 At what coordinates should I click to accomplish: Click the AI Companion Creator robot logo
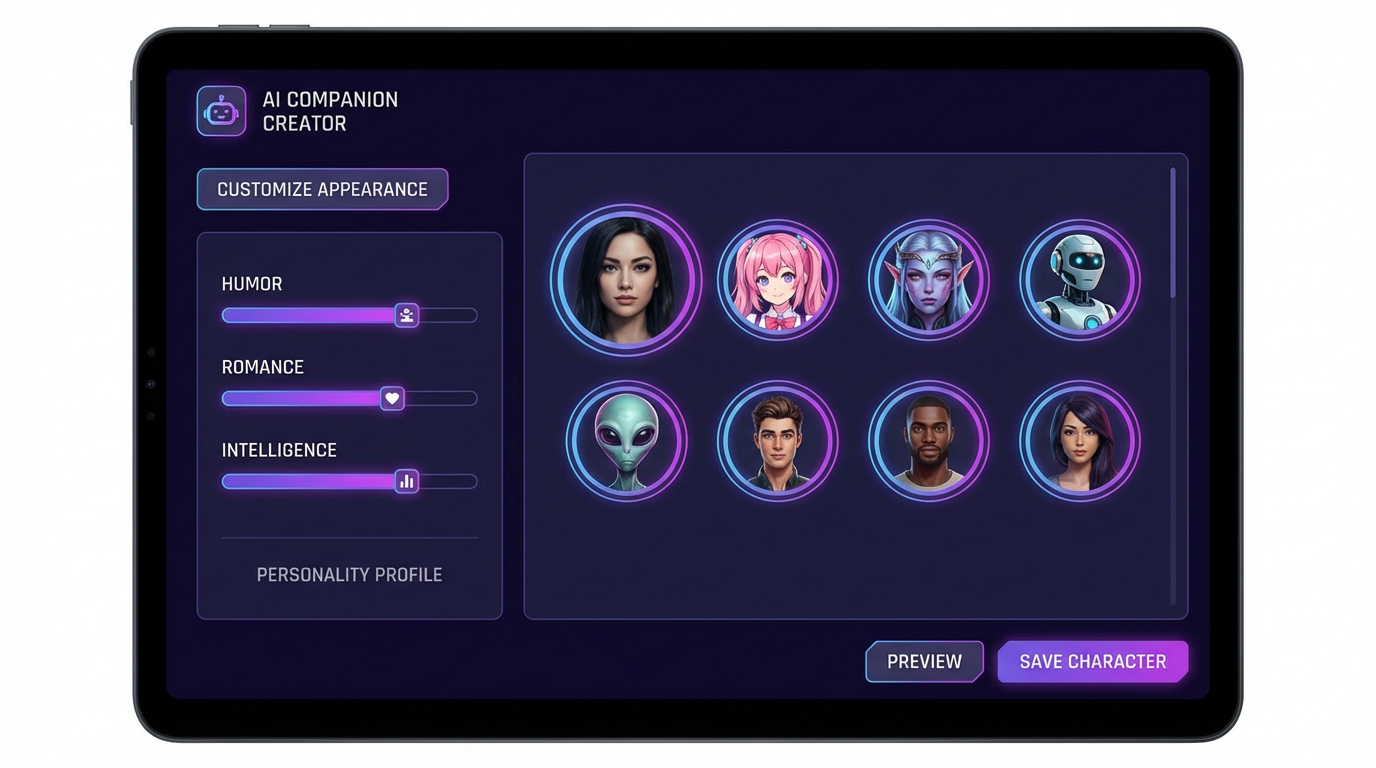tap(220, 110)
